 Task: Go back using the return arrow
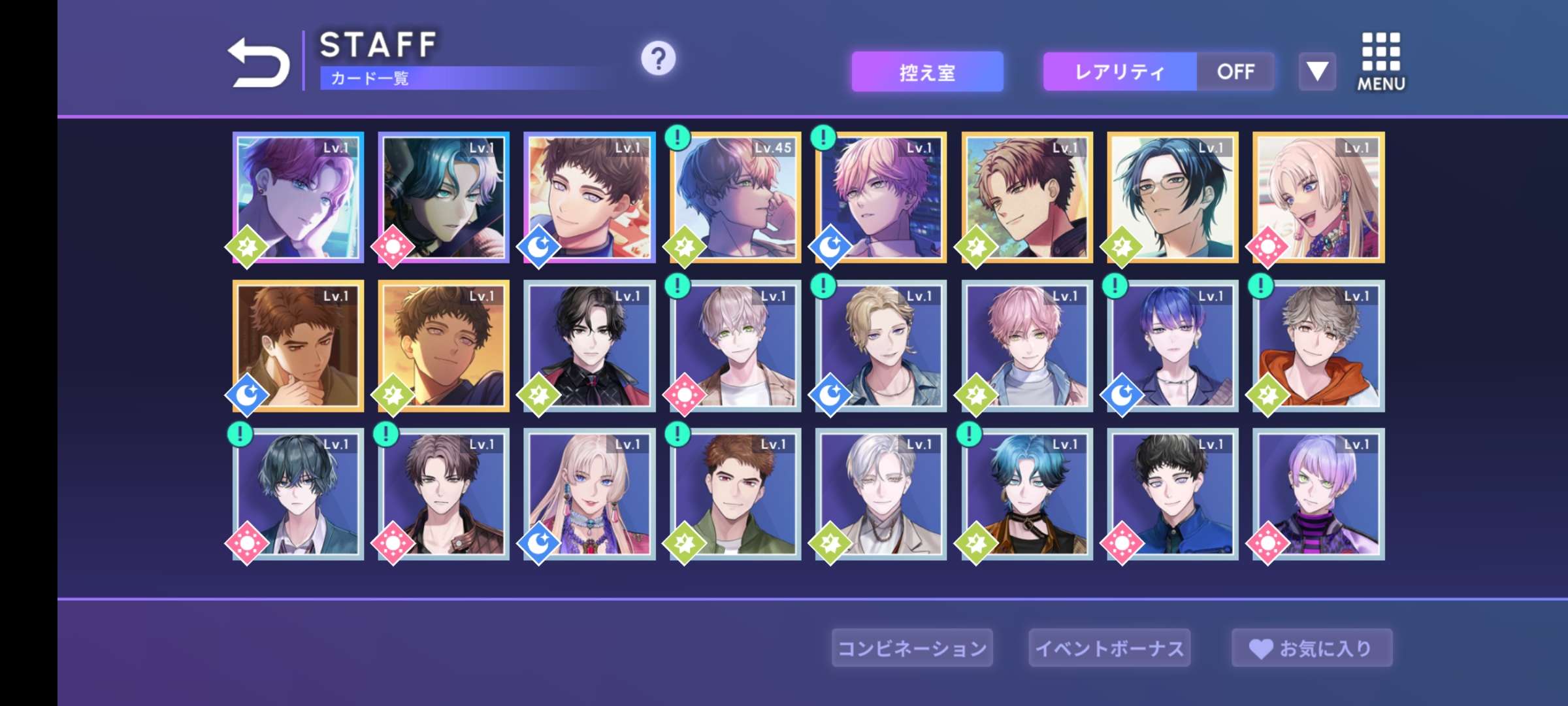(258, 63)
